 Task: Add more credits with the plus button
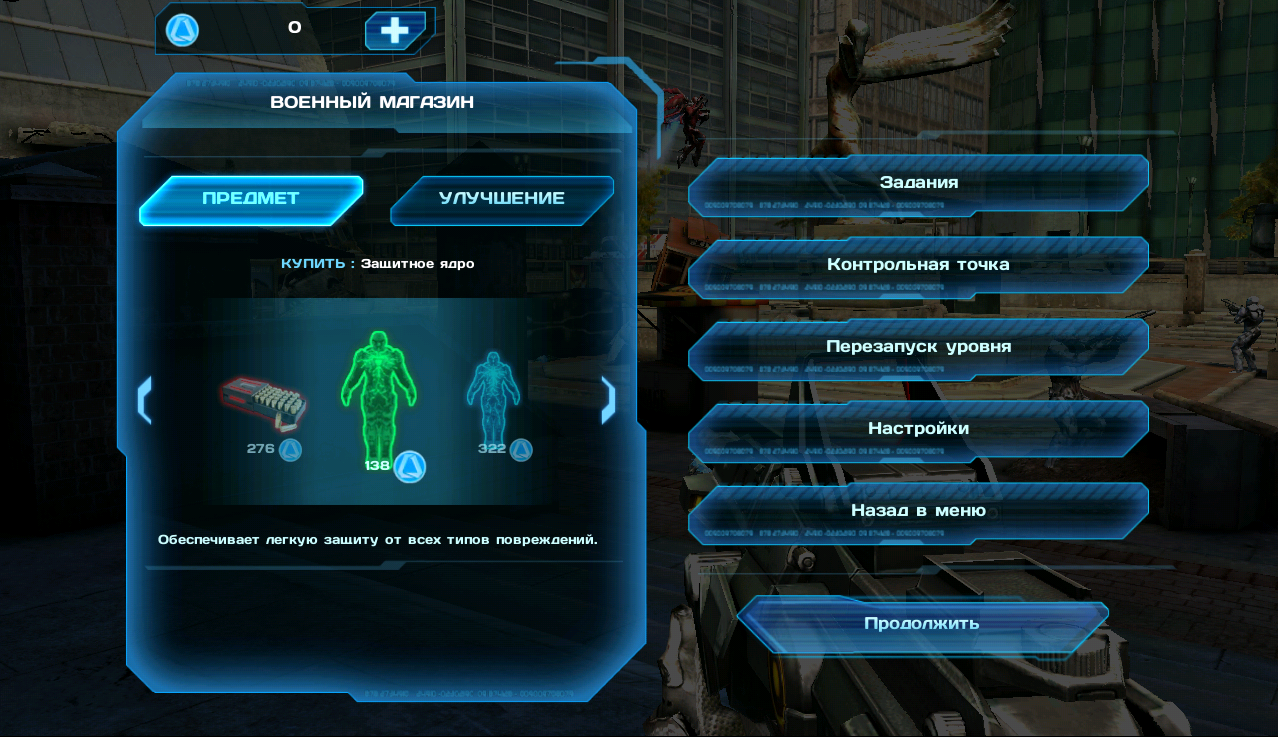coord(395,30)
